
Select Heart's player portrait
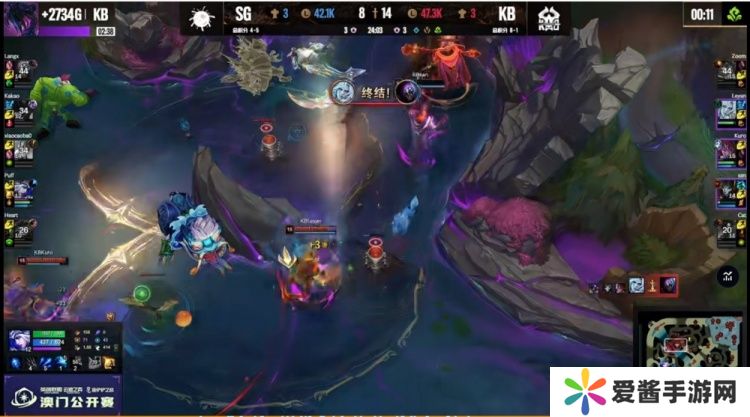[22, 228]
